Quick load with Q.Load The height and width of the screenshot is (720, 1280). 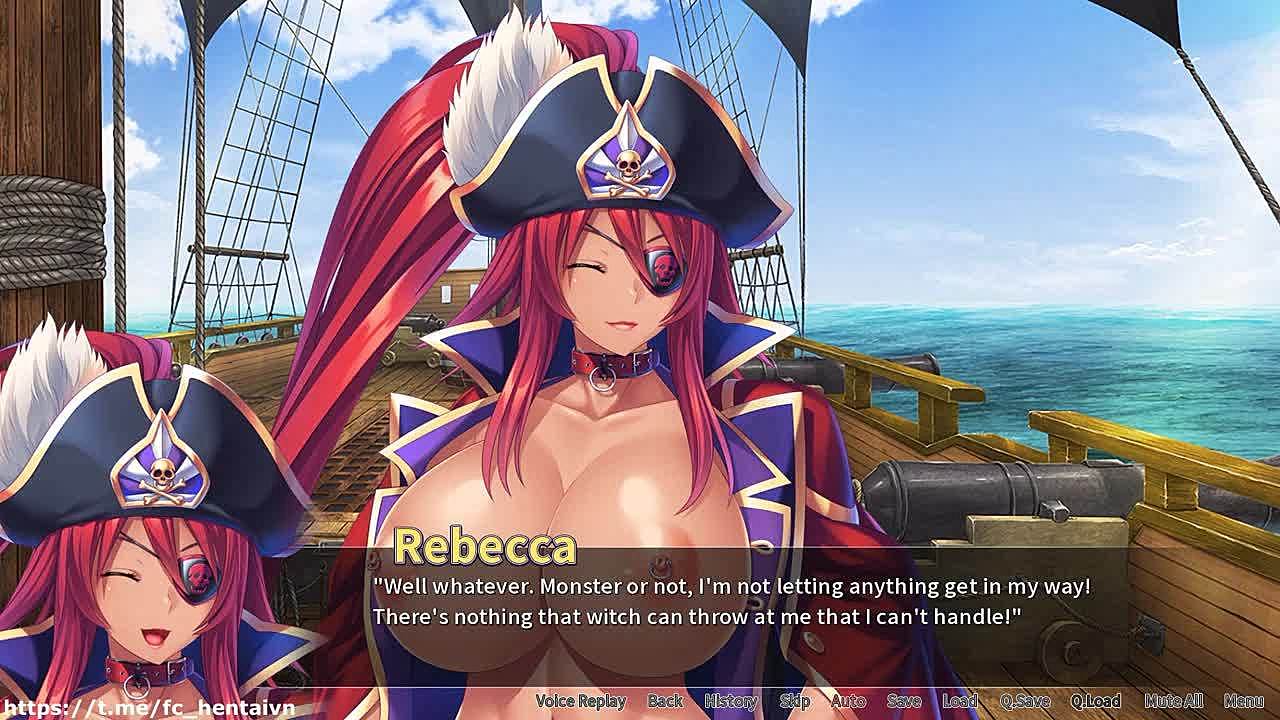tap(1096, 701)
